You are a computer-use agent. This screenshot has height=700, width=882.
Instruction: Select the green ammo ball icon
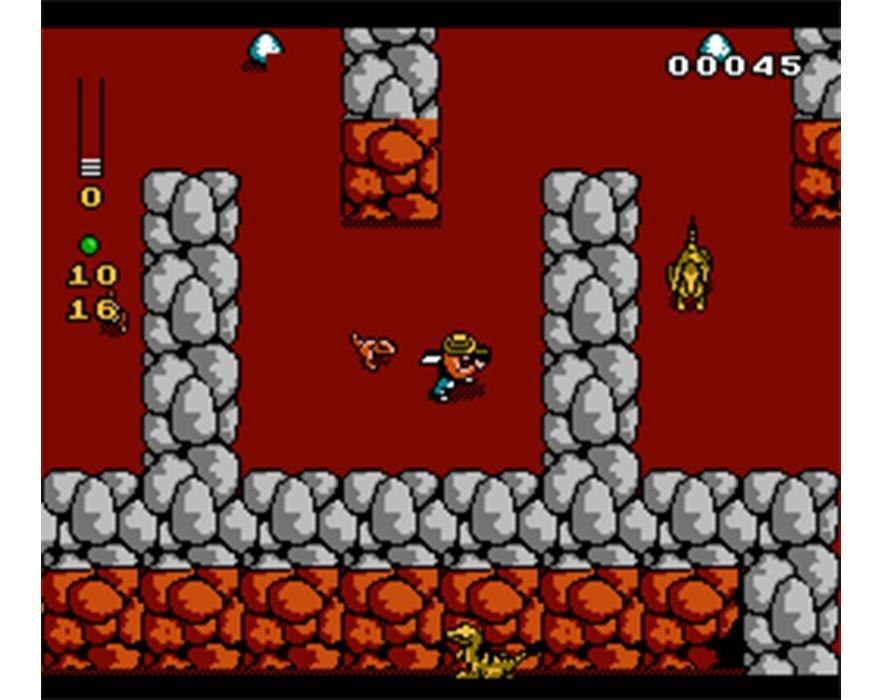click(x=89, y=245)
